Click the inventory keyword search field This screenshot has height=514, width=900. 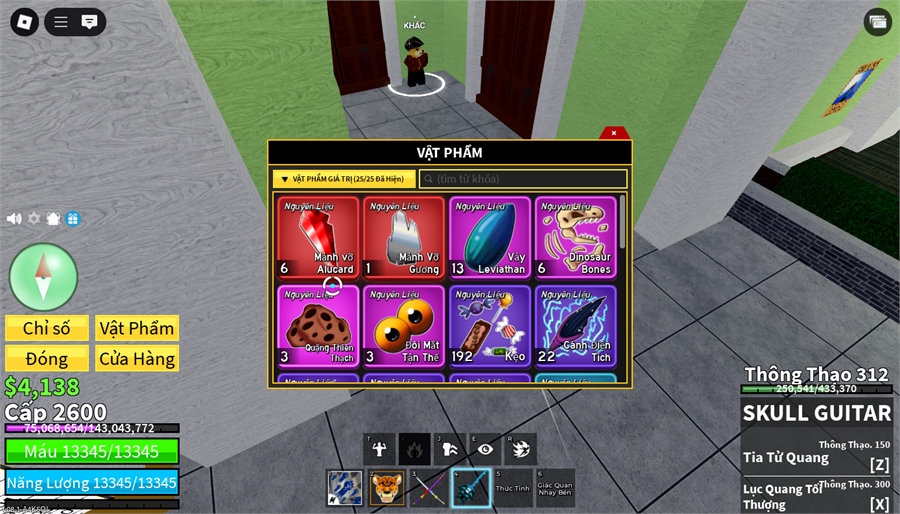coord(523,179)
